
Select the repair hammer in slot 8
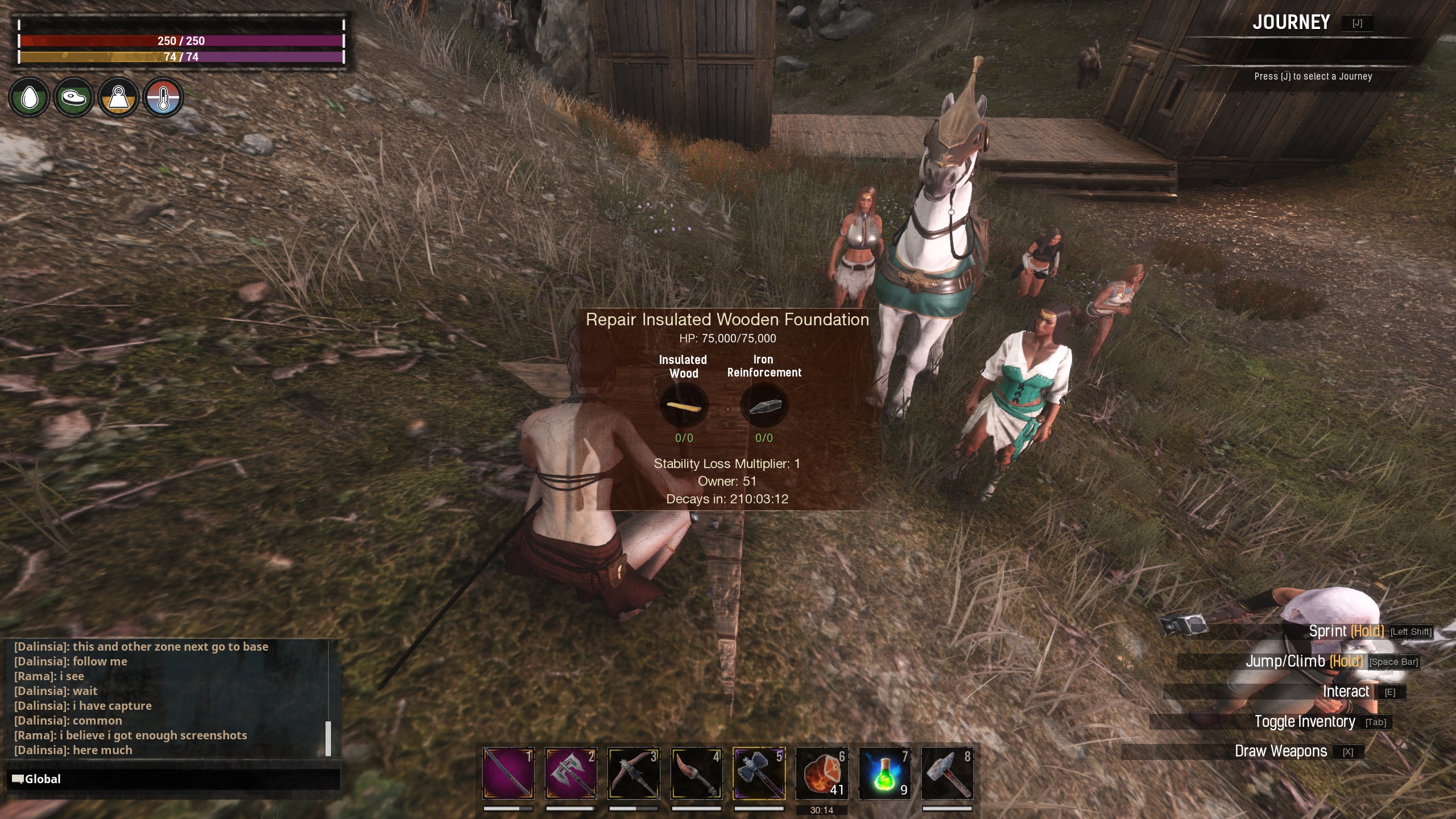click(947, 773)
